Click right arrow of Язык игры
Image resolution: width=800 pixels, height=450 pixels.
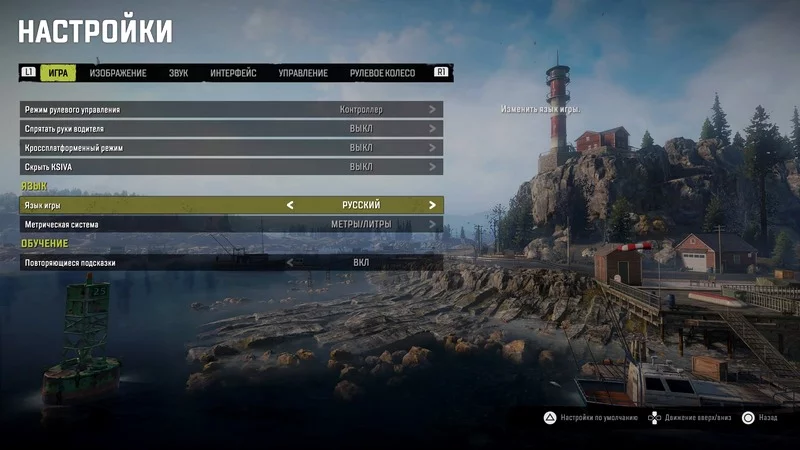click(x=432, y=205)
